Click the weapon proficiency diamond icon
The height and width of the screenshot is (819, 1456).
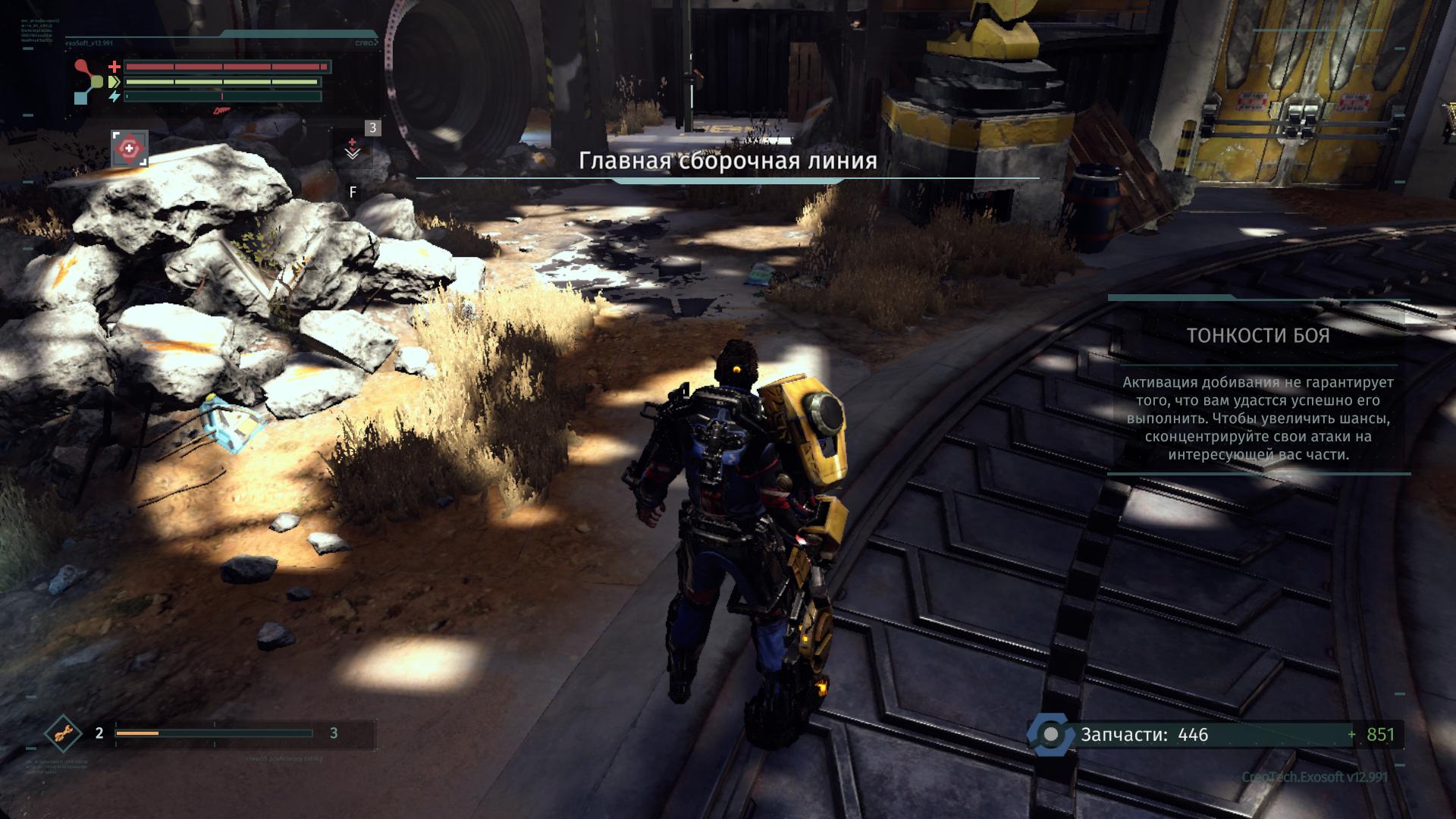click(63, 733)
